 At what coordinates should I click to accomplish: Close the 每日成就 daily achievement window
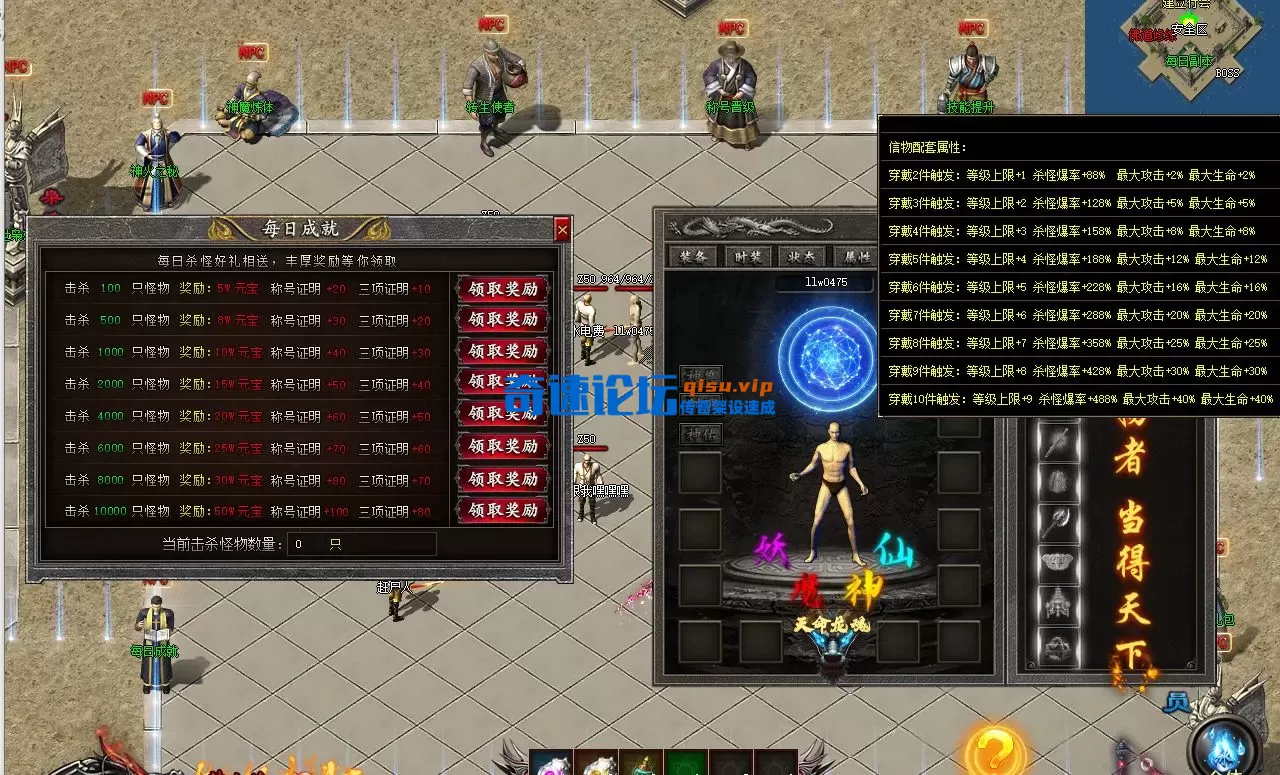tap(562, 229)
